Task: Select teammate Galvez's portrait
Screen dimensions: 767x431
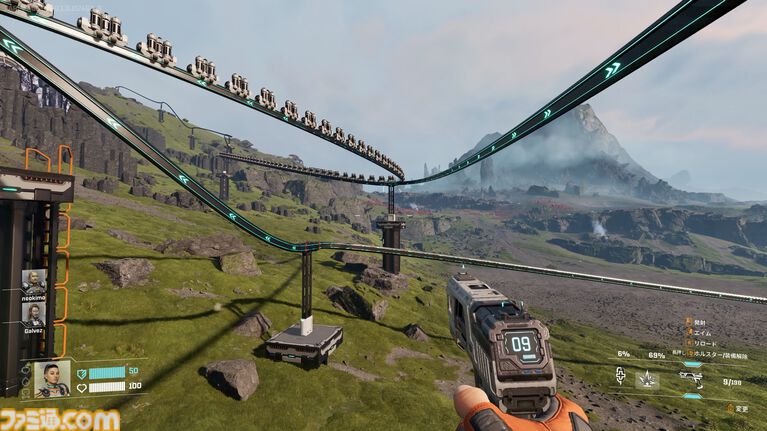Action: click(33, 313)
